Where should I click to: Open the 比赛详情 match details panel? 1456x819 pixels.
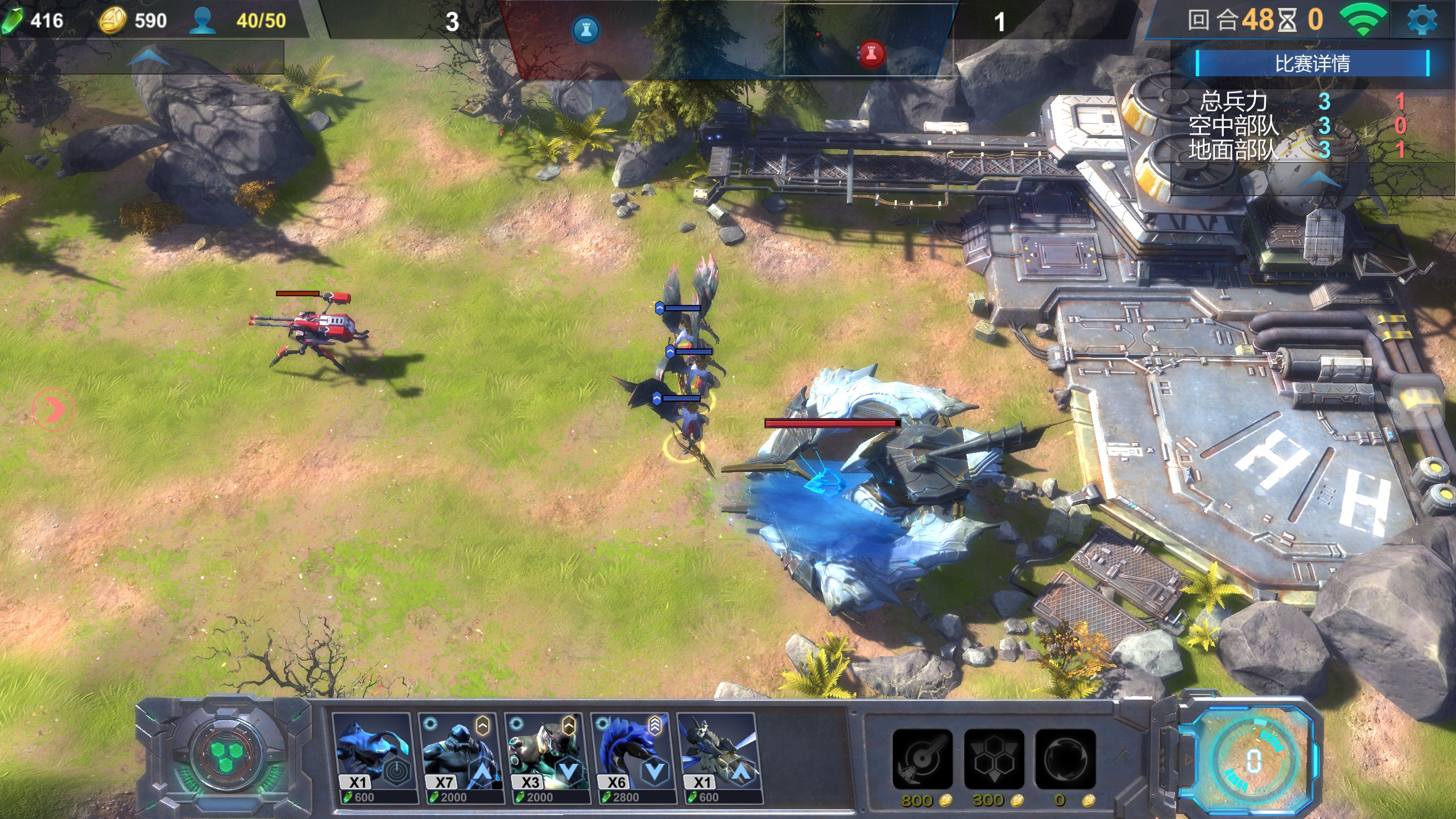tap(1312, 63)
